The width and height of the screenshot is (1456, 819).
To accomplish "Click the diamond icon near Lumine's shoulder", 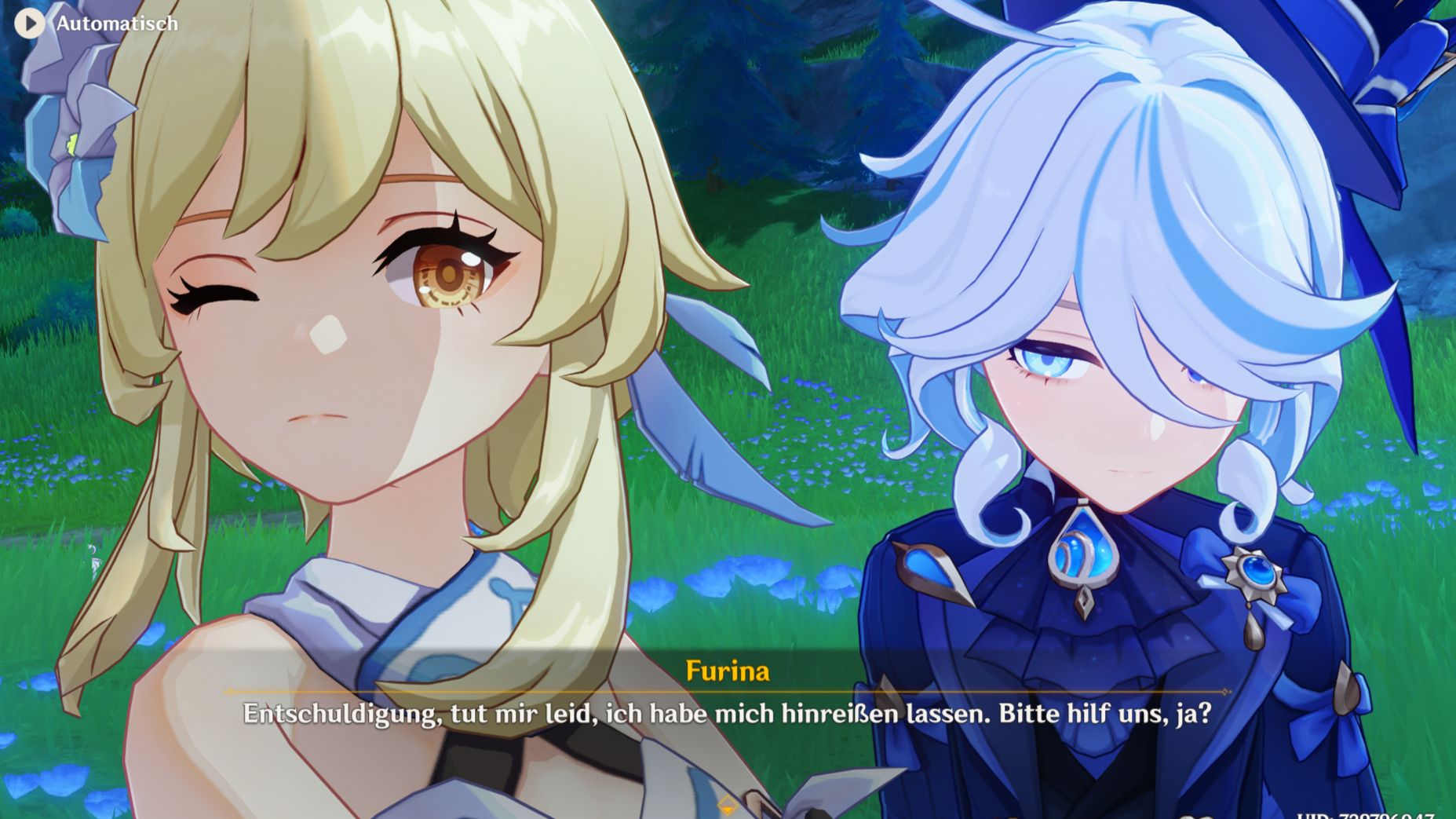I will pyautogui.click(x=728, y=804).
